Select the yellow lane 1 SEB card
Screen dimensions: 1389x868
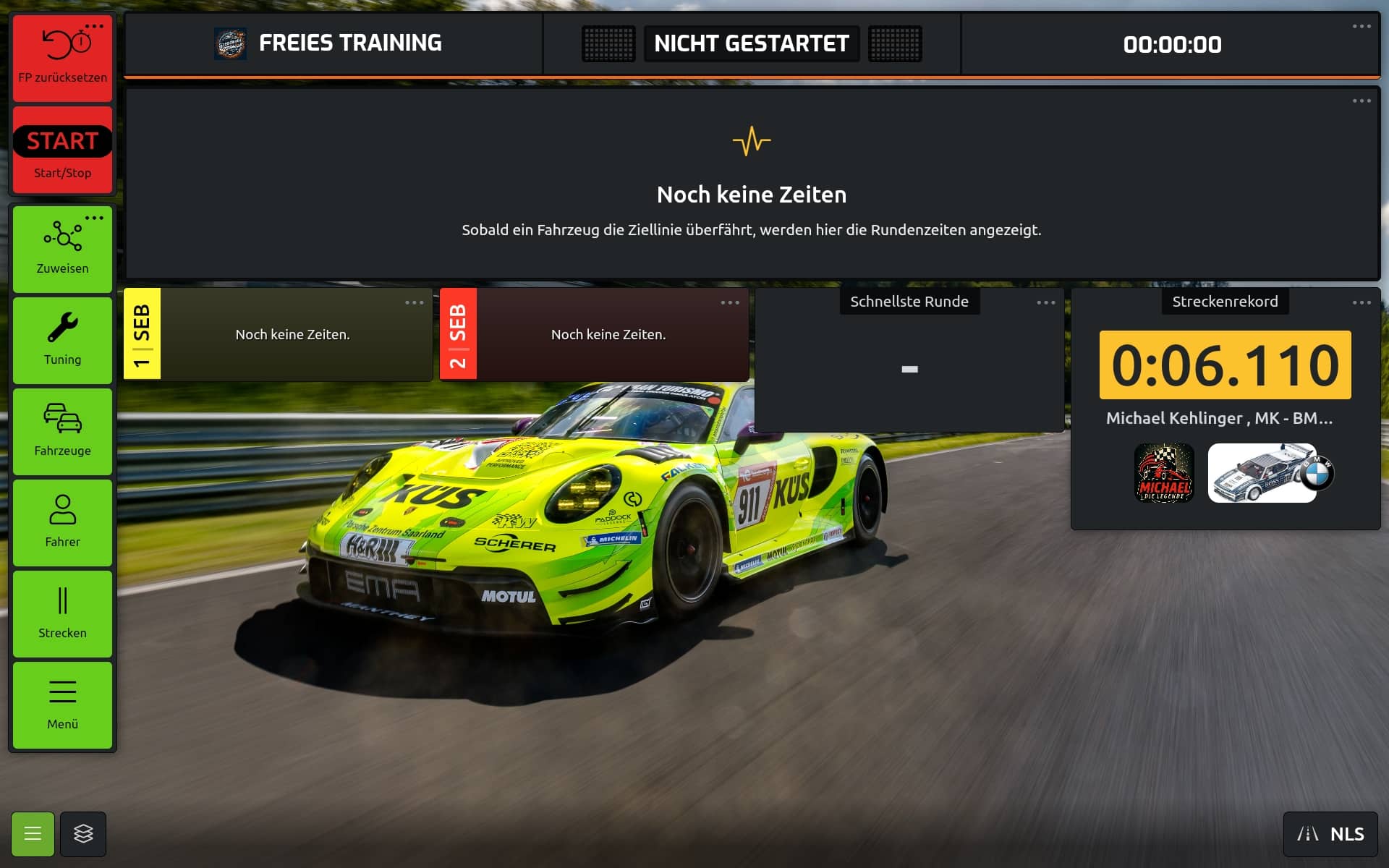142,334
